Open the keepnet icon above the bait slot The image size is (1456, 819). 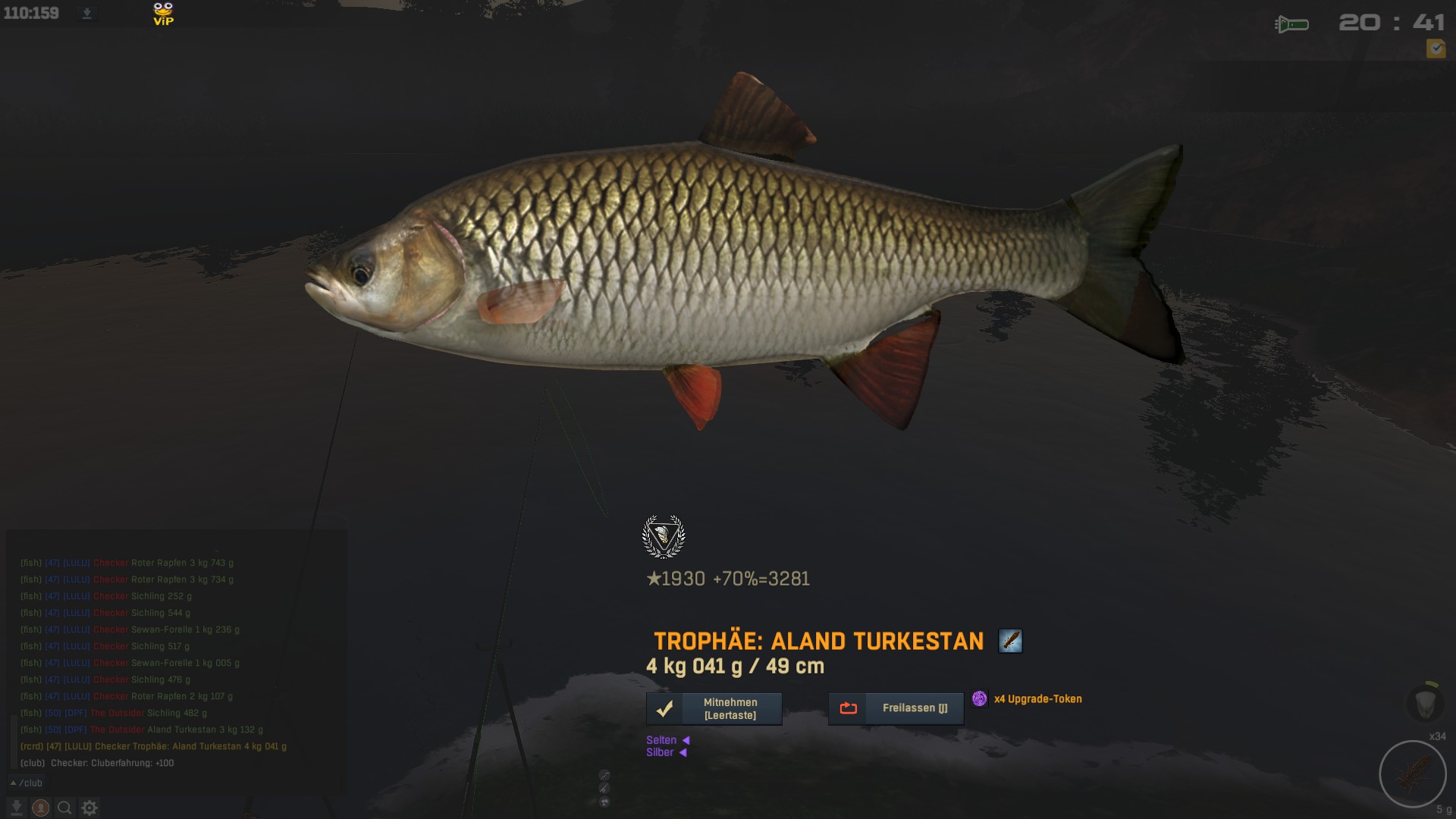[1423, 701]
